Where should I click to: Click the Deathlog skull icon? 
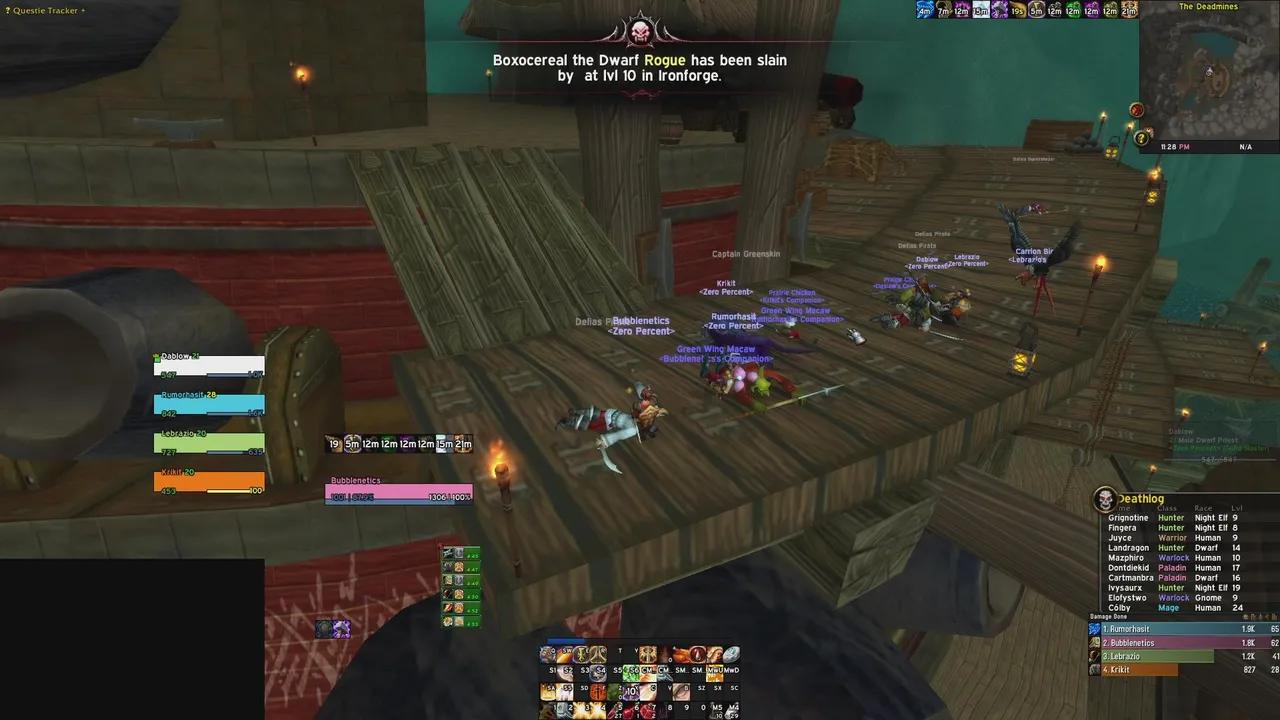[1104, 498]
